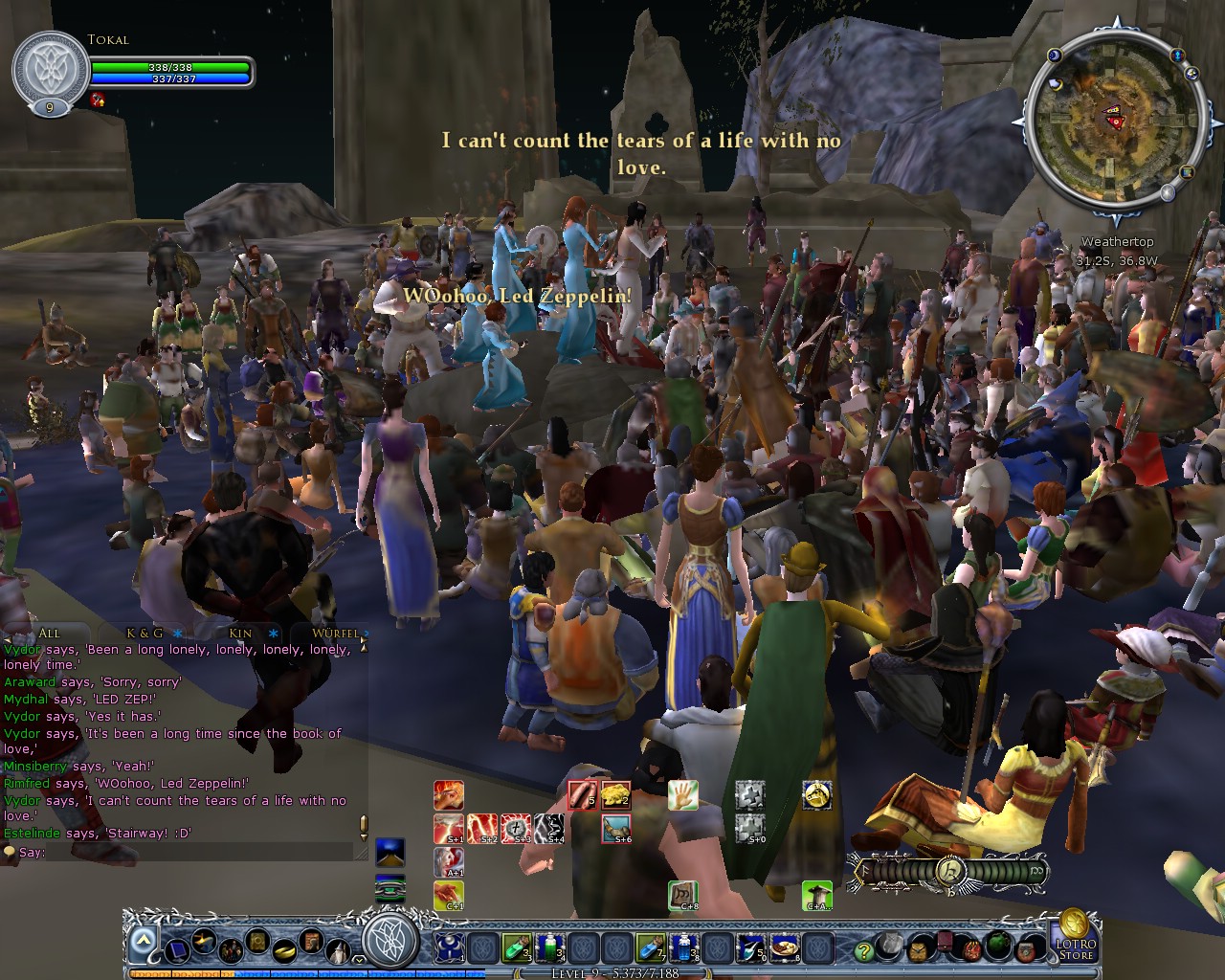
Task: Switch to the Kin chat tab
Action: click(x=240, y=634)
